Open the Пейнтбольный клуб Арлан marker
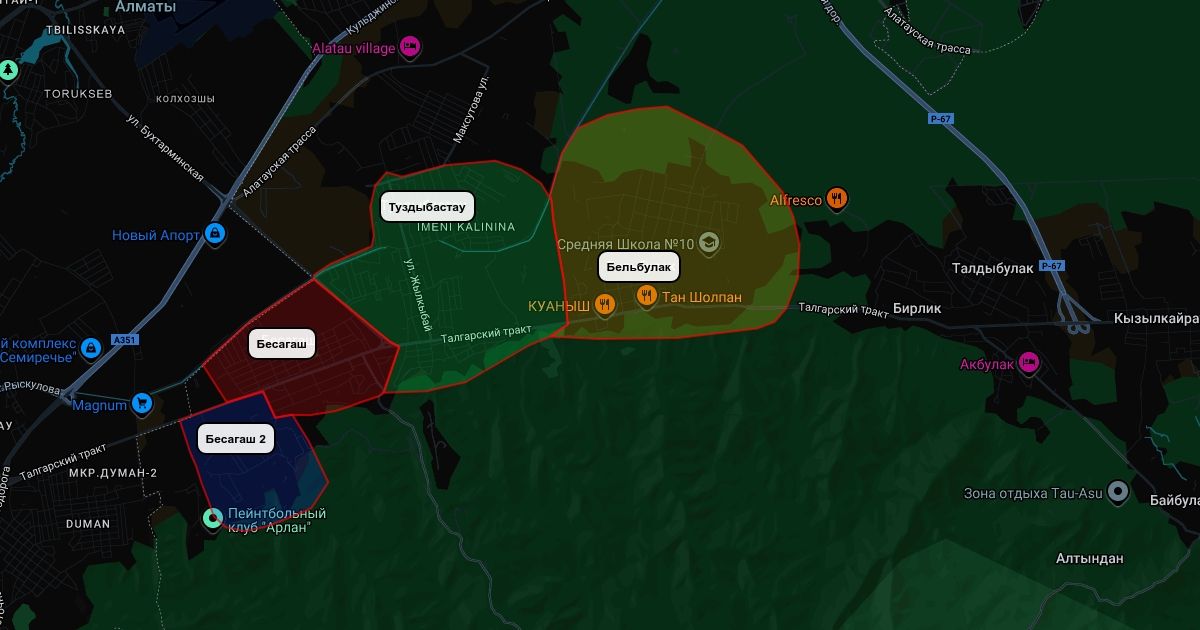 (x=213, y=518)
